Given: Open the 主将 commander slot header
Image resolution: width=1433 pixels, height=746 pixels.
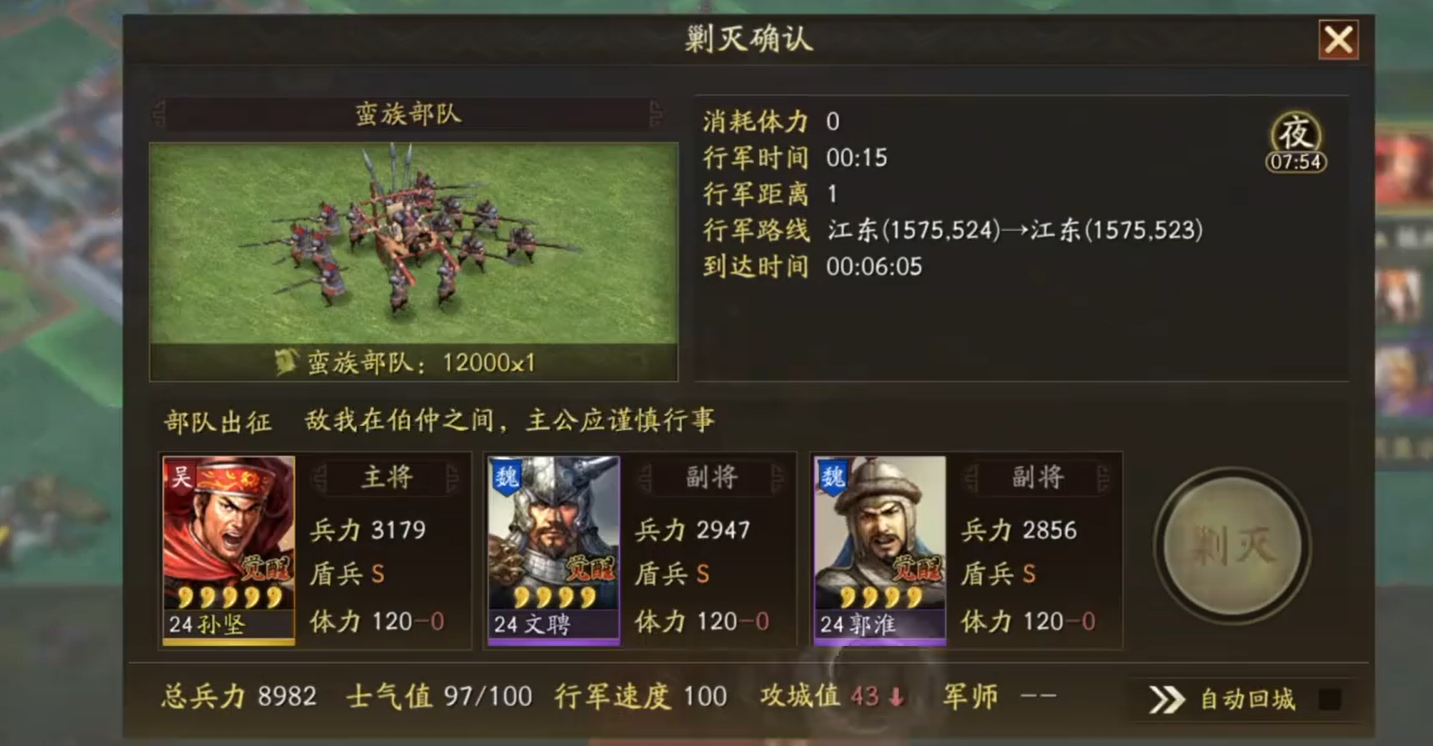Looking at the screenshot, I should (388, 478).
